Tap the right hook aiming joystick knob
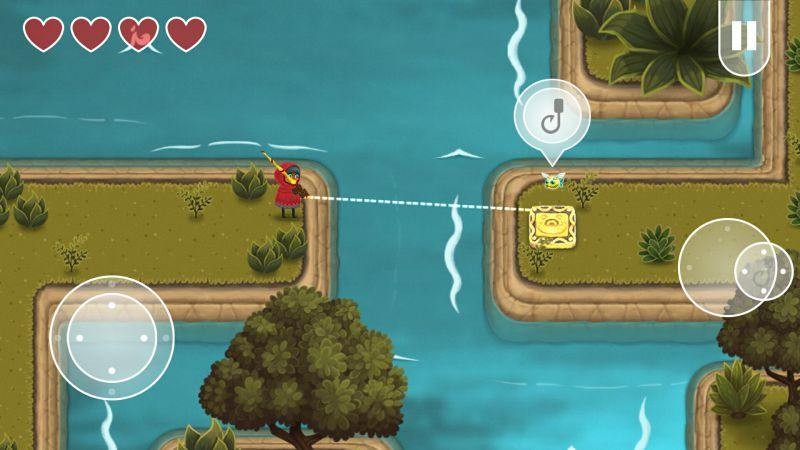 coord(763,271)
